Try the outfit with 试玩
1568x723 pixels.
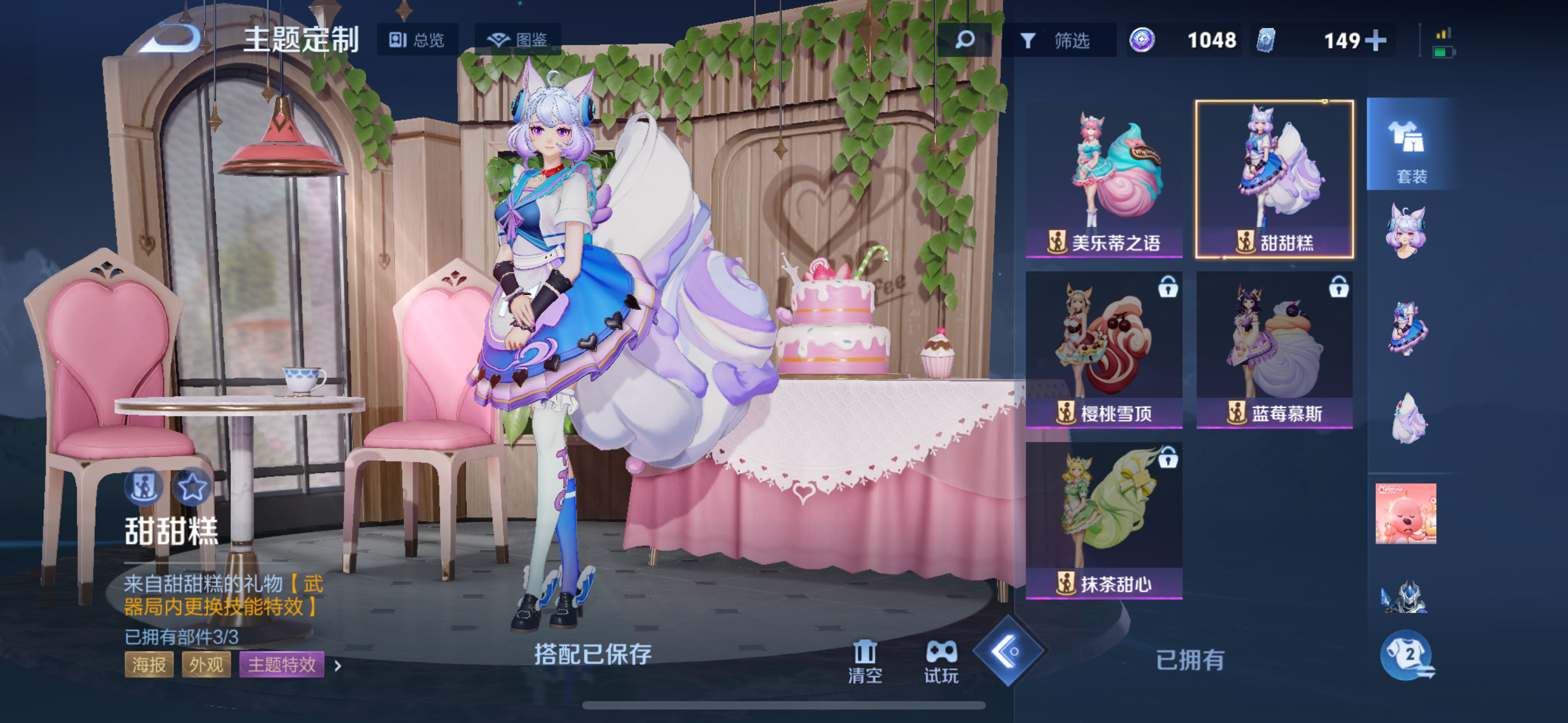coord(941,661)
